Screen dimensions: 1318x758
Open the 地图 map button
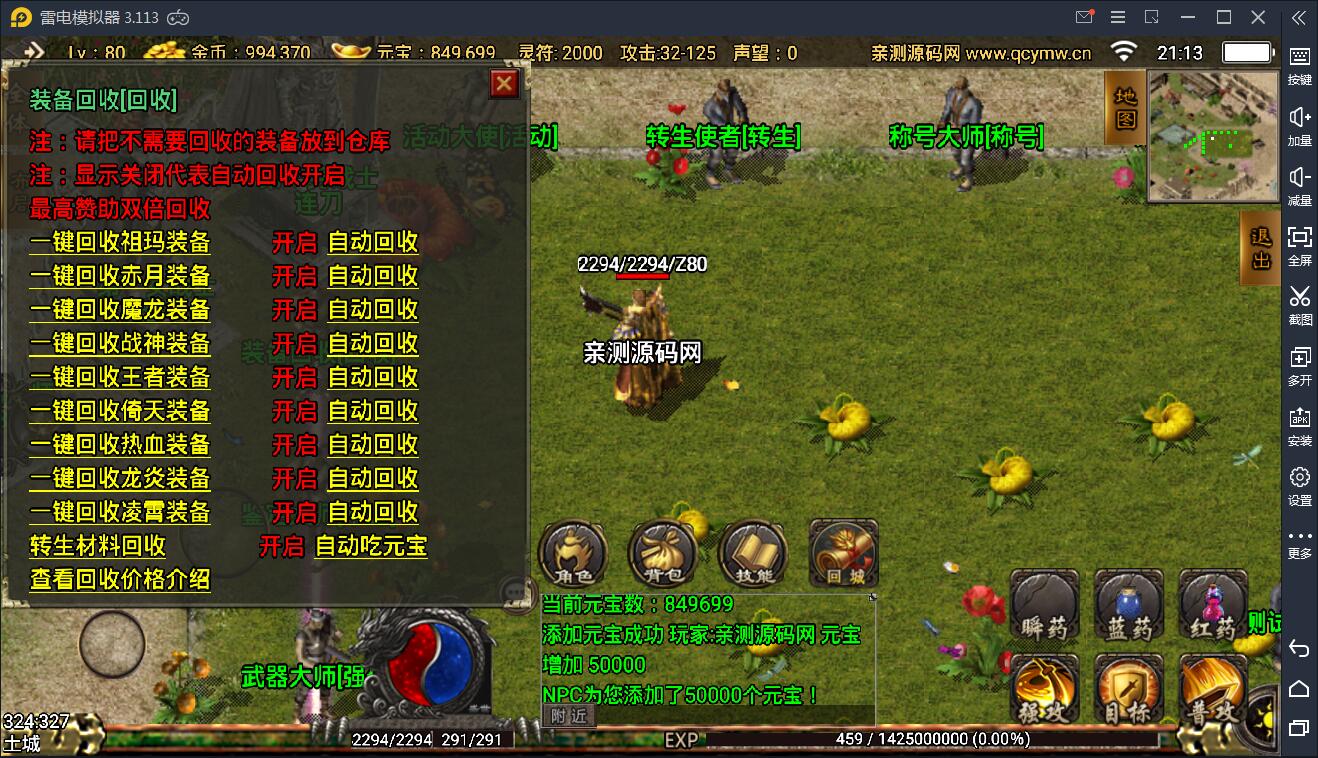tap(1126, 107)
